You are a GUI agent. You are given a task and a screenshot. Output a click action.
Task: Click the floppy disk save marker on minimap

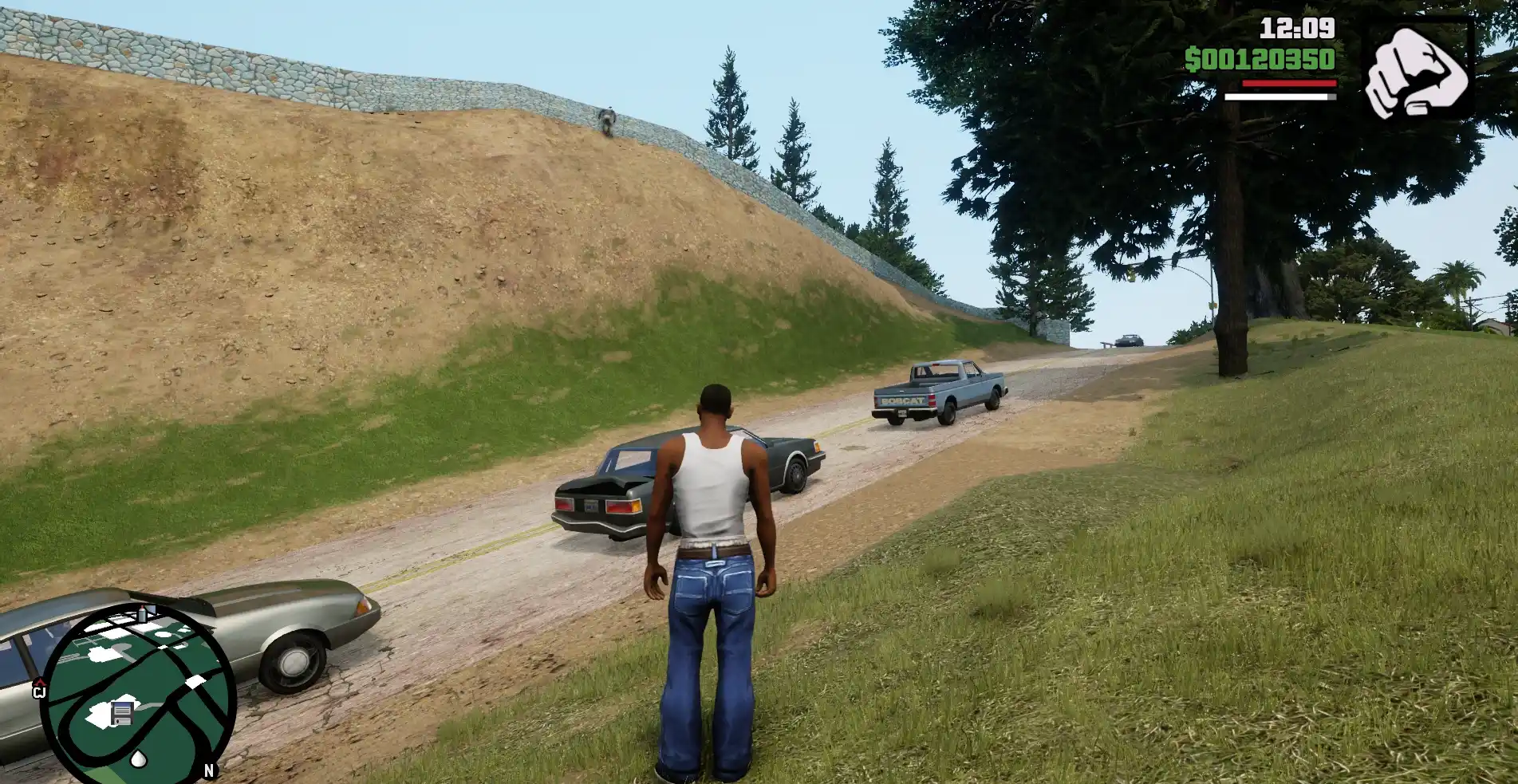[x=121, y=713]
